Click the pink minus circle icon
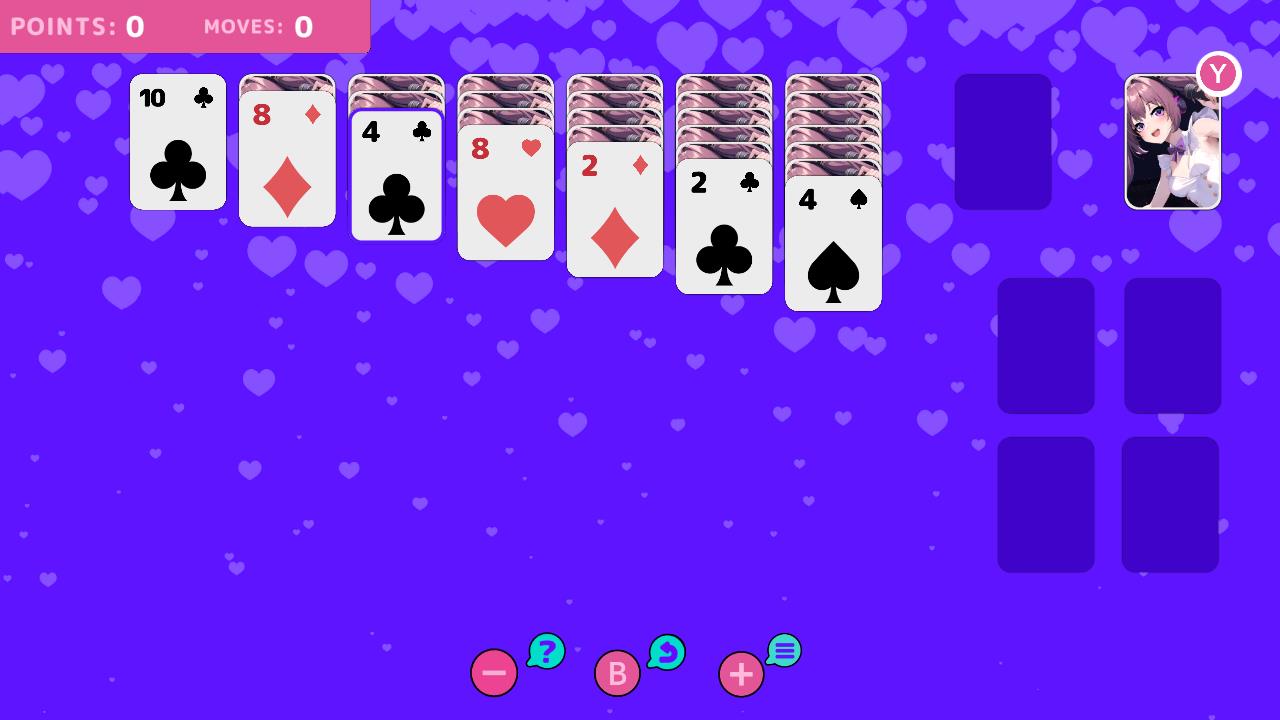Viewport: 1280px width, 720px height. tap(494, 673)
